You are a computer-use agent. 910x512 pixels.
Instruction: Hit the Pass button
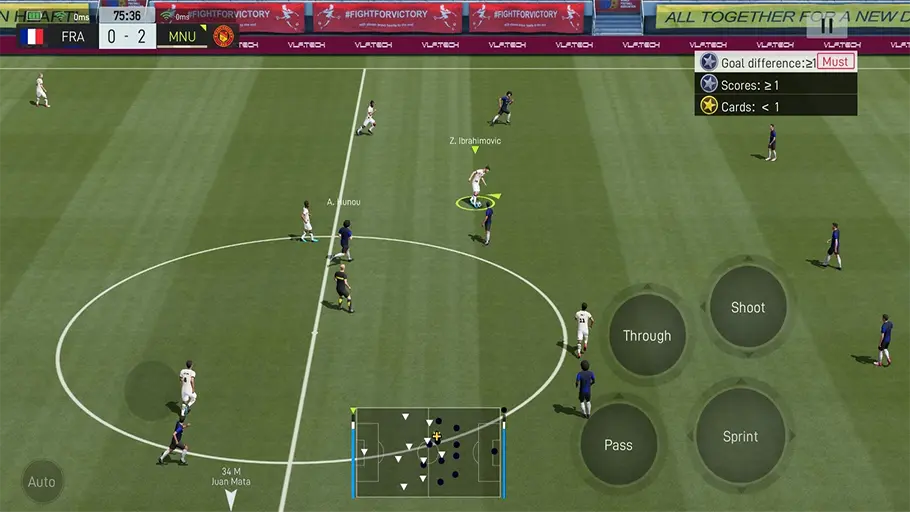click(618, 444)
